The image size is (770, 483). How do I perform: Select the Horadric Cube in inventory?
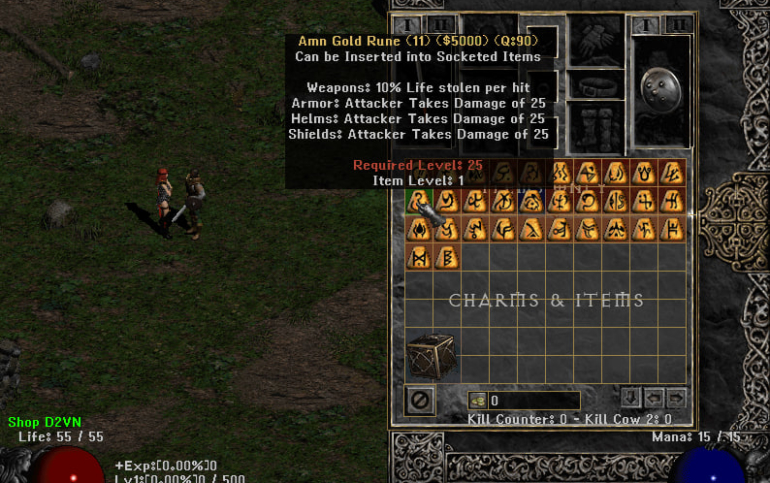(431, 356)
